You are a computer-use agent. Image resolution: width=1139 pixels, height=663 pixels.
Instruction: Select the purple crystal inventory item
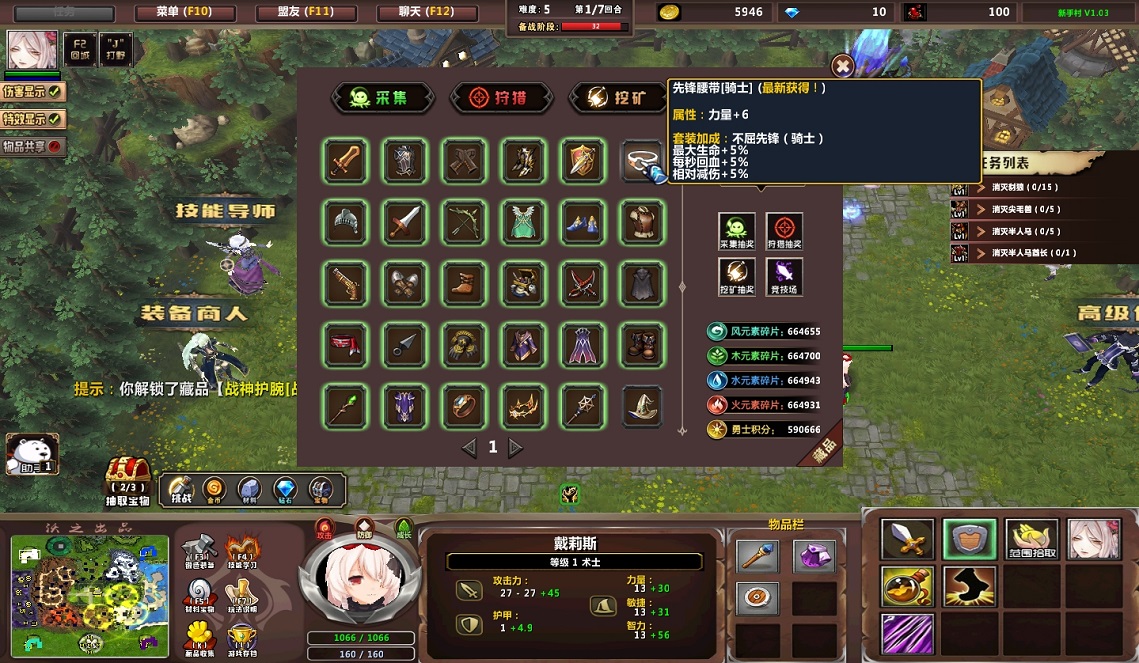coord(814,555)
